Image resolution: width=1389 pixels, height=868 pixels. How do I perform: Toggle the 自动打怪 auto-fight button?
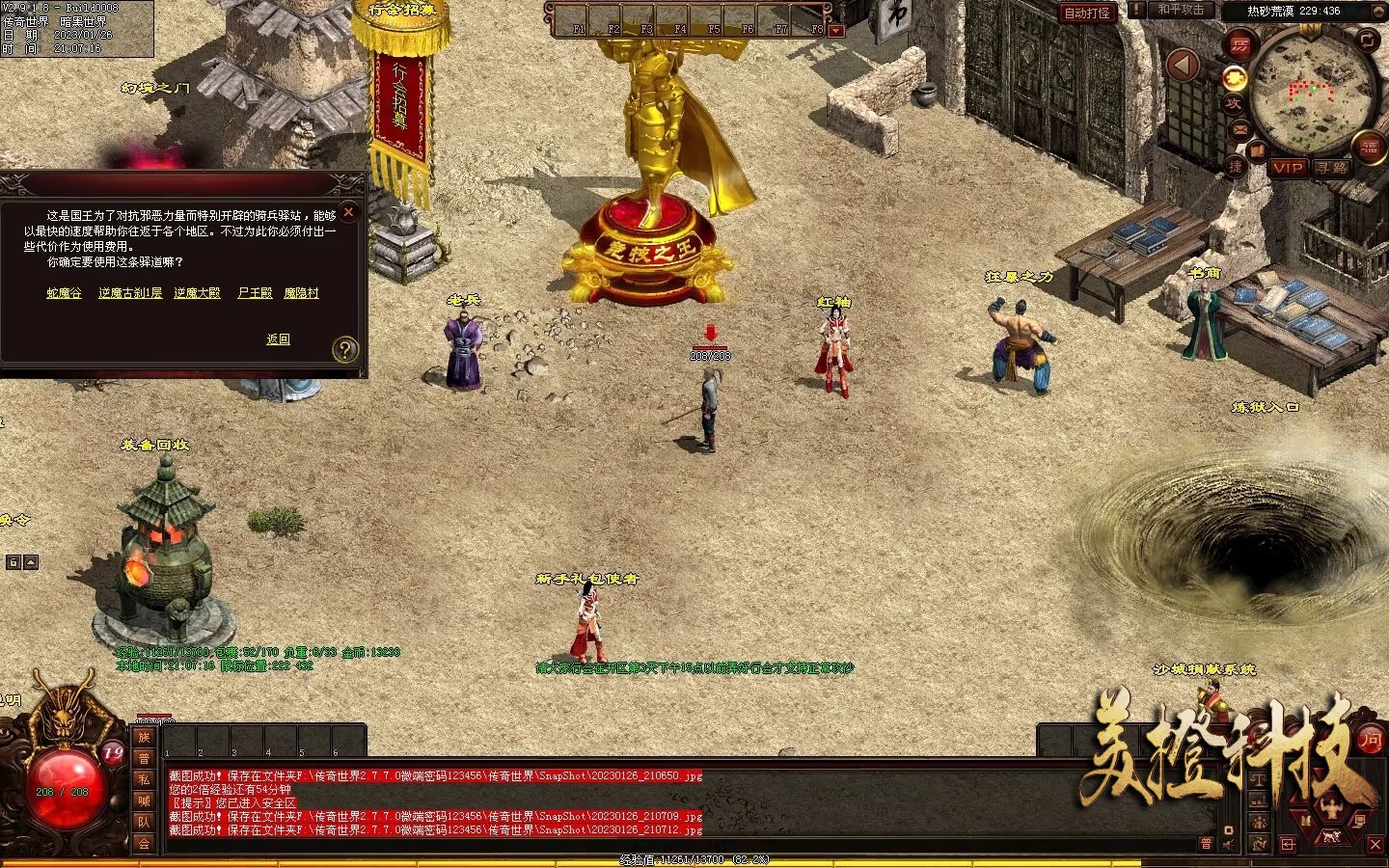1087,13
